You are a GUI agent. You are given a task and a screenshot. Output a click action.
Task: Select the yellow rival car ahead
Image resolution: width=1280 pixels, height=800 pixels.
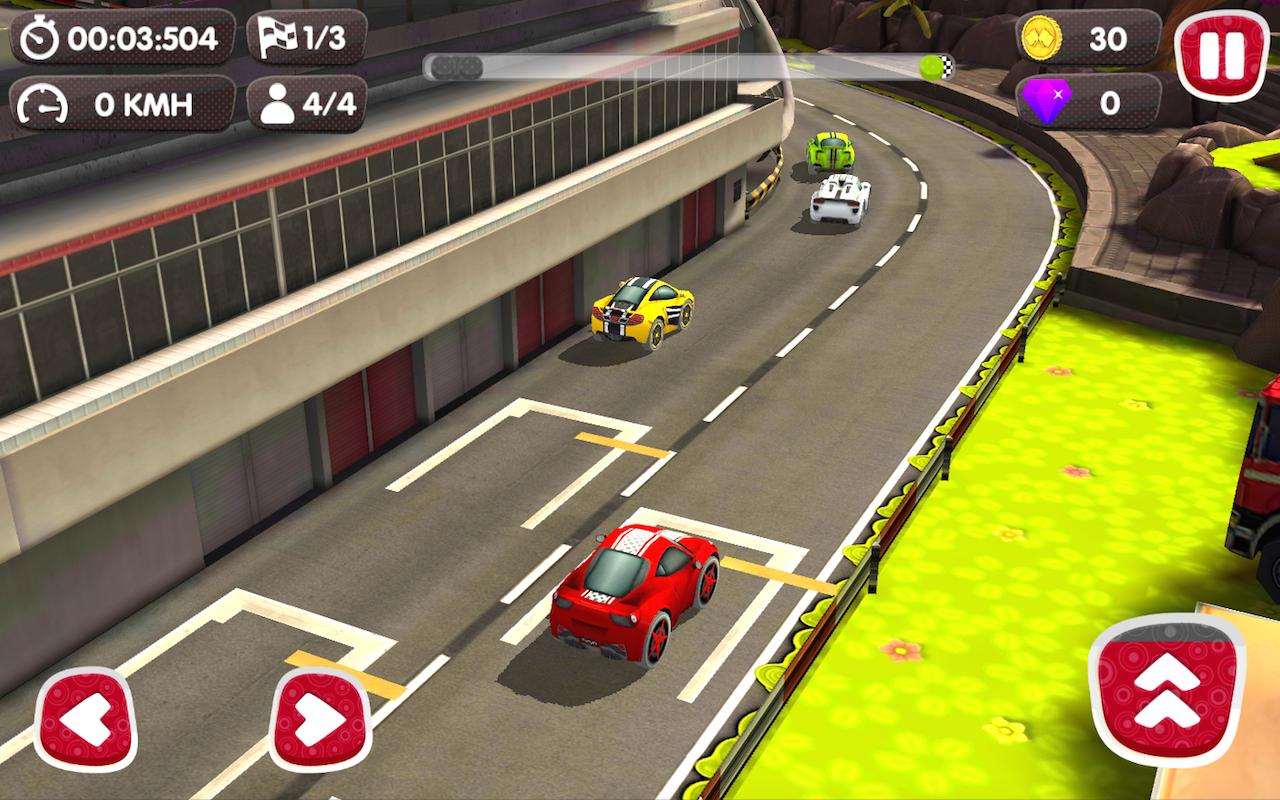tap(640, 308)
